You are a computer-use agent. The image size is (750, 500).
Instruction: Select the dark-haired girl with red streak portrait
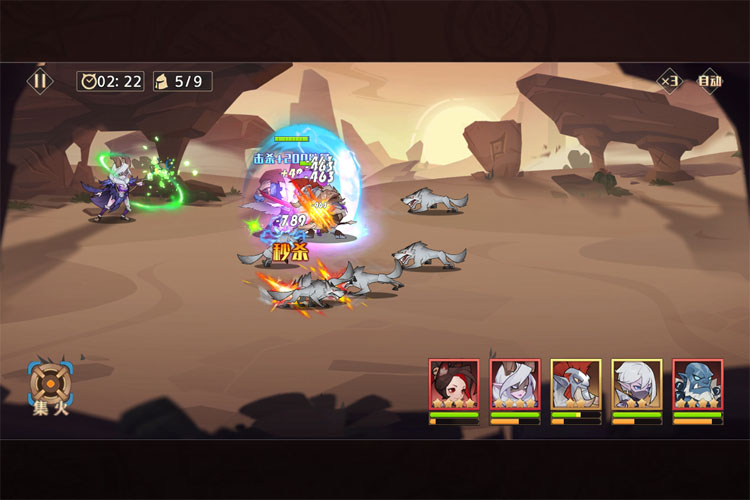(x=454, y=385)
